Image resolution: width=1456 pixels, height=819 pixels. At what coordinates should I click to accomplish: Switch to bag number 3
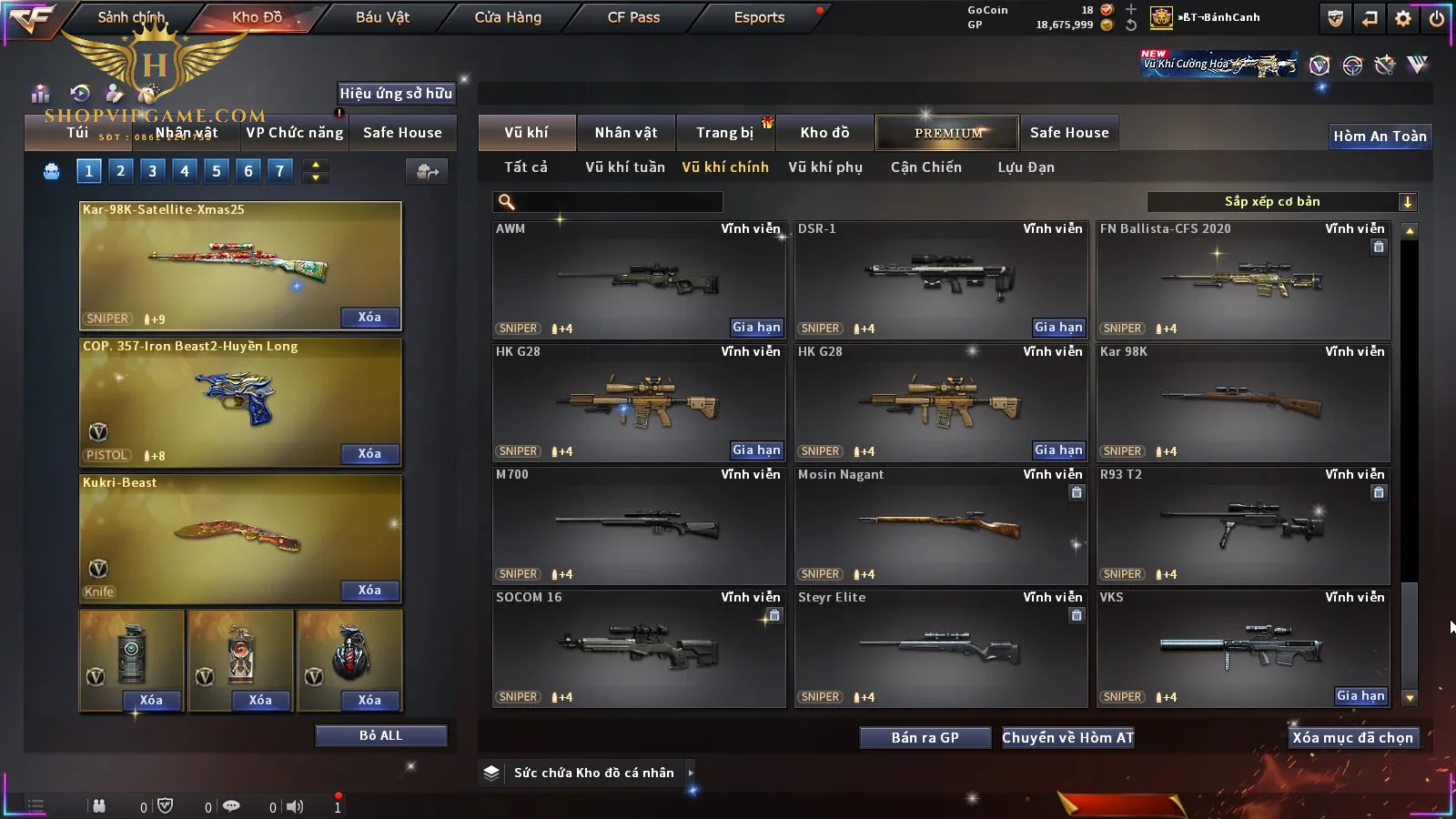click(x=152, y=170)
